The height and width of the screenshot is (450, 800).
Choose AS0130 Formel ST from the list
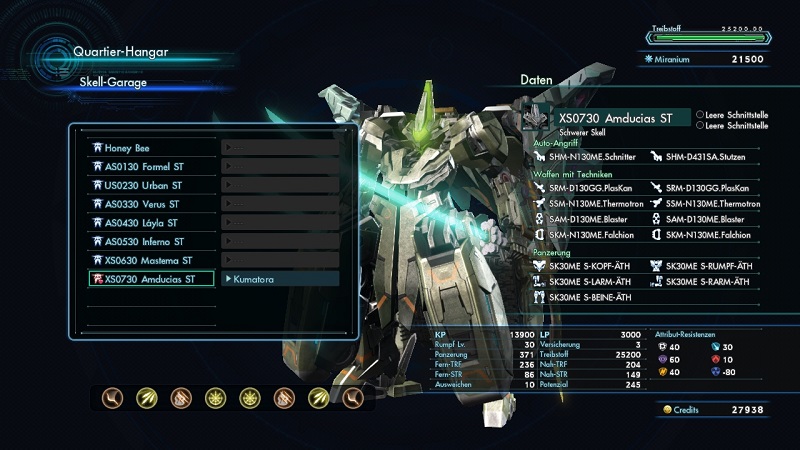pos(150,166)
